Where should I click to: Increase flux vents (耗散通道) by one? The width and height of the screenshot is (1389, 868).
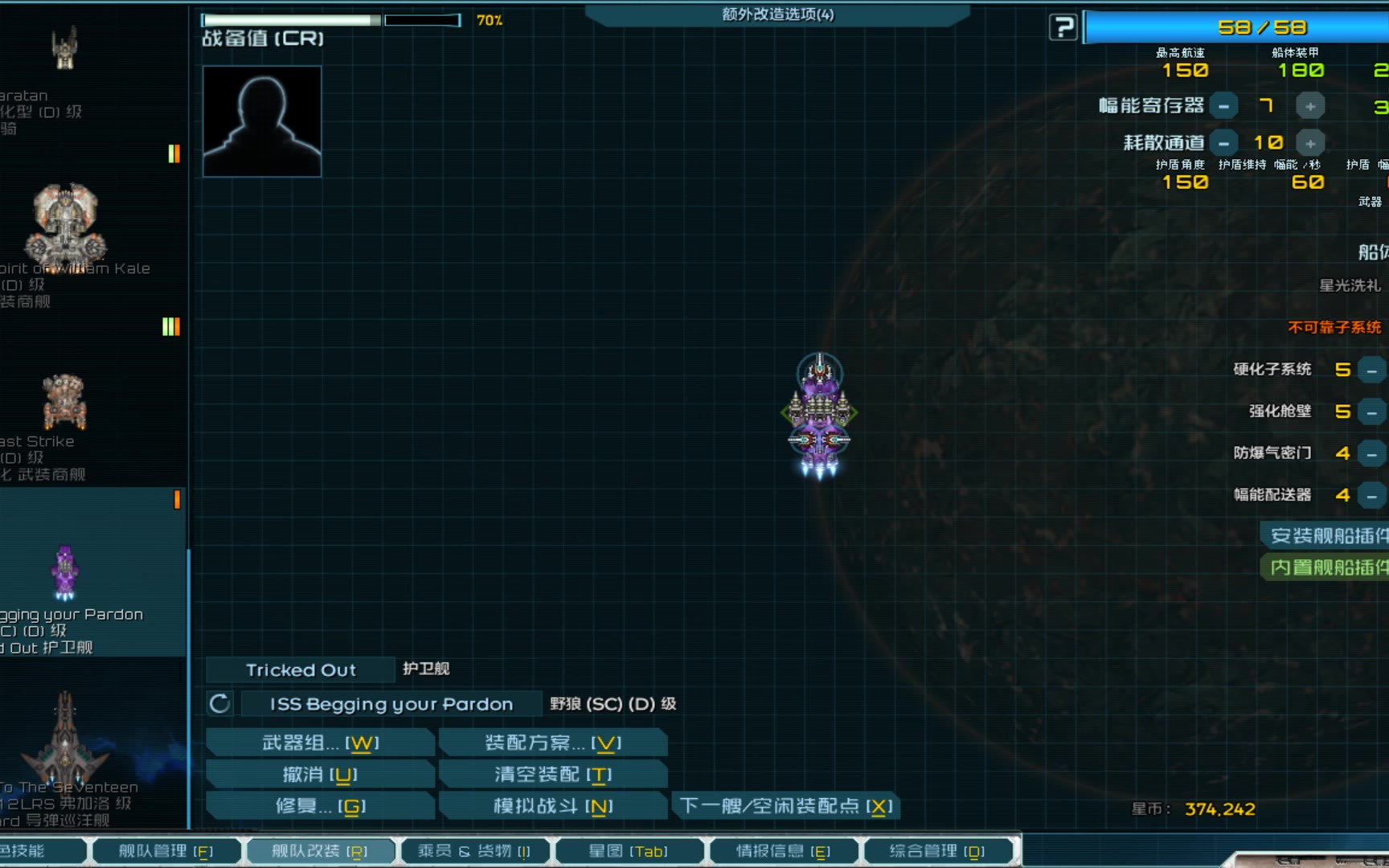pyautogui.click(x=1310, y=143)
